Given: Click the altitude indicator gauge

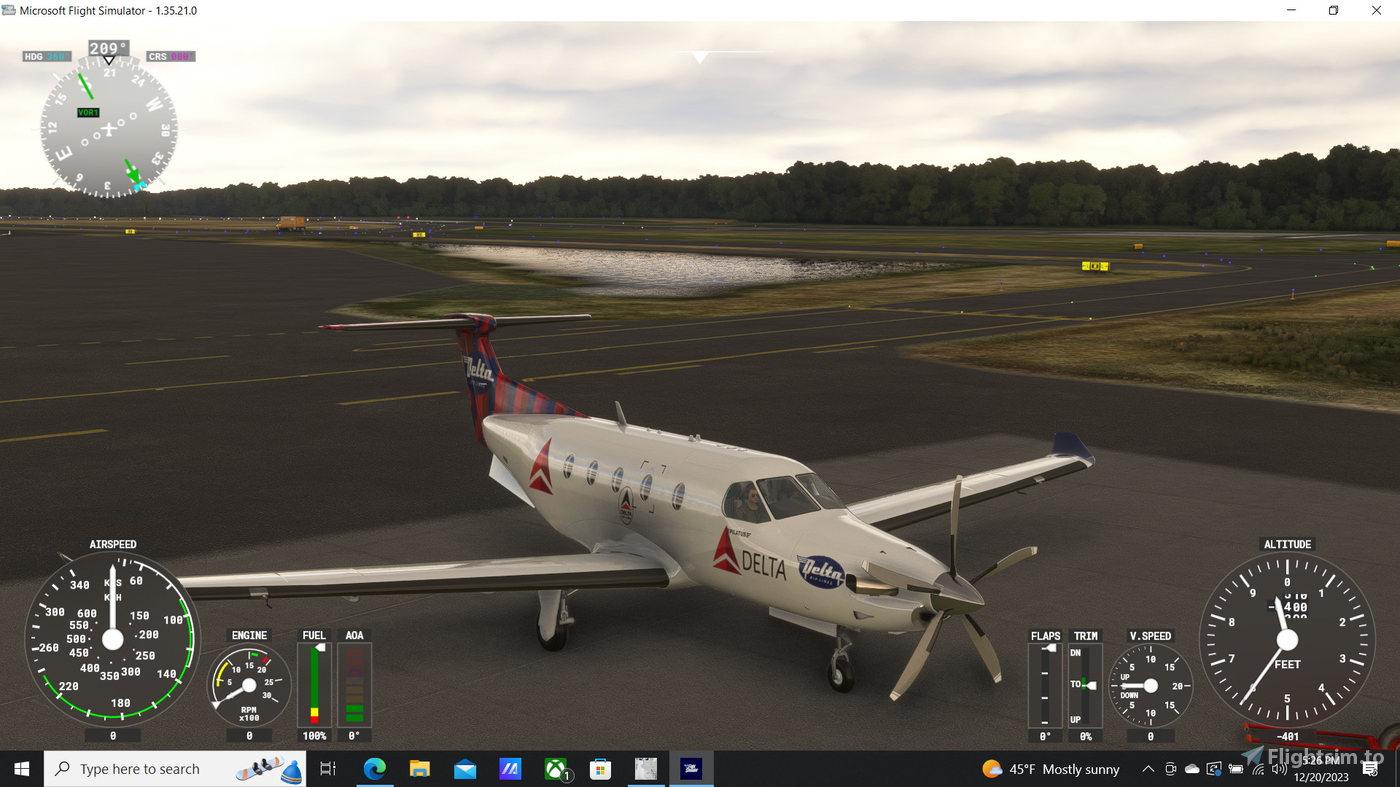Looking at the screenshot, I should click(x=1287, y=640).
